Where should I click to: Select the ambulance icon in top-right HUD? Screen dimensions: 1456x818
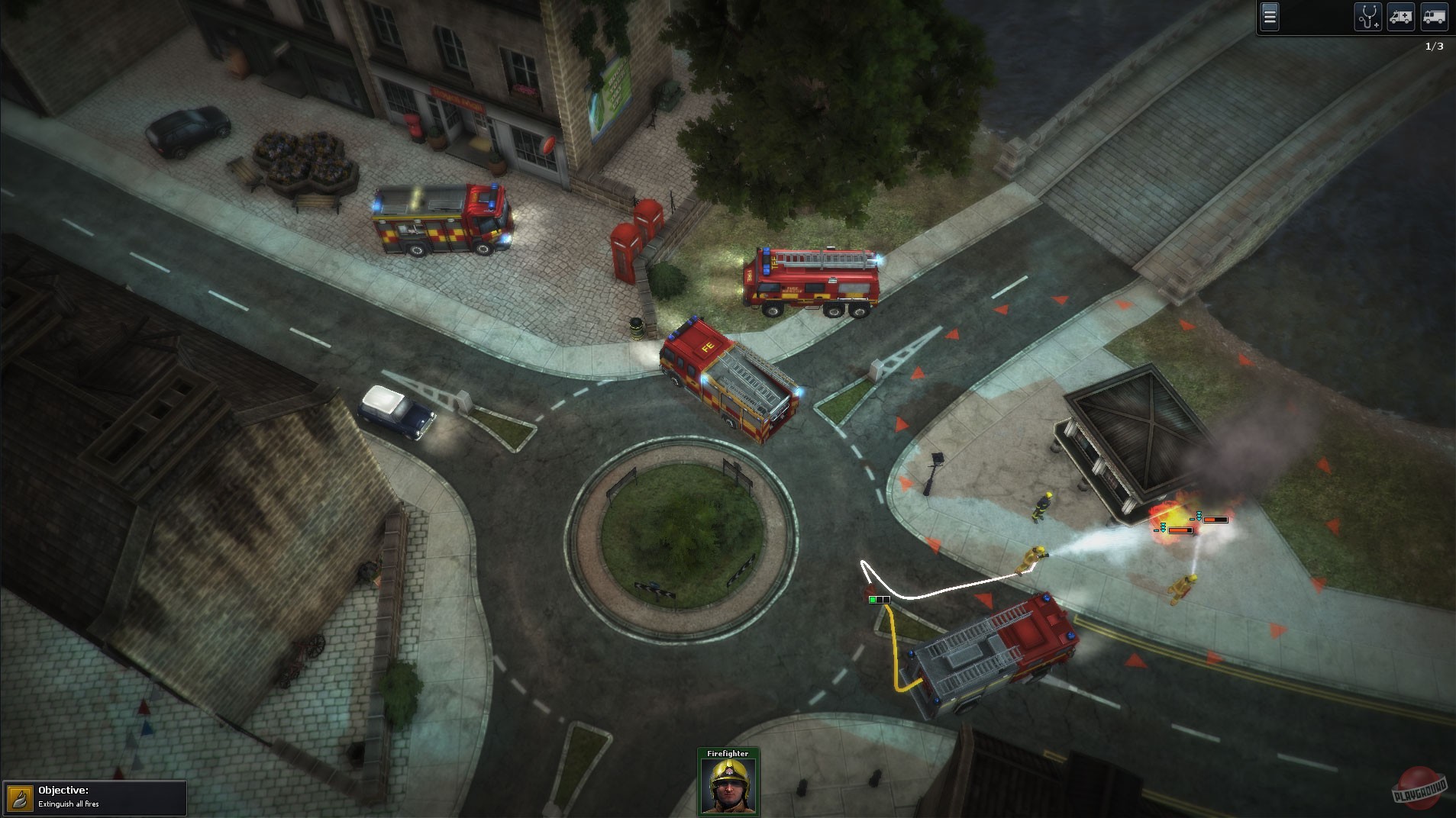click(x=1401, y=17)
